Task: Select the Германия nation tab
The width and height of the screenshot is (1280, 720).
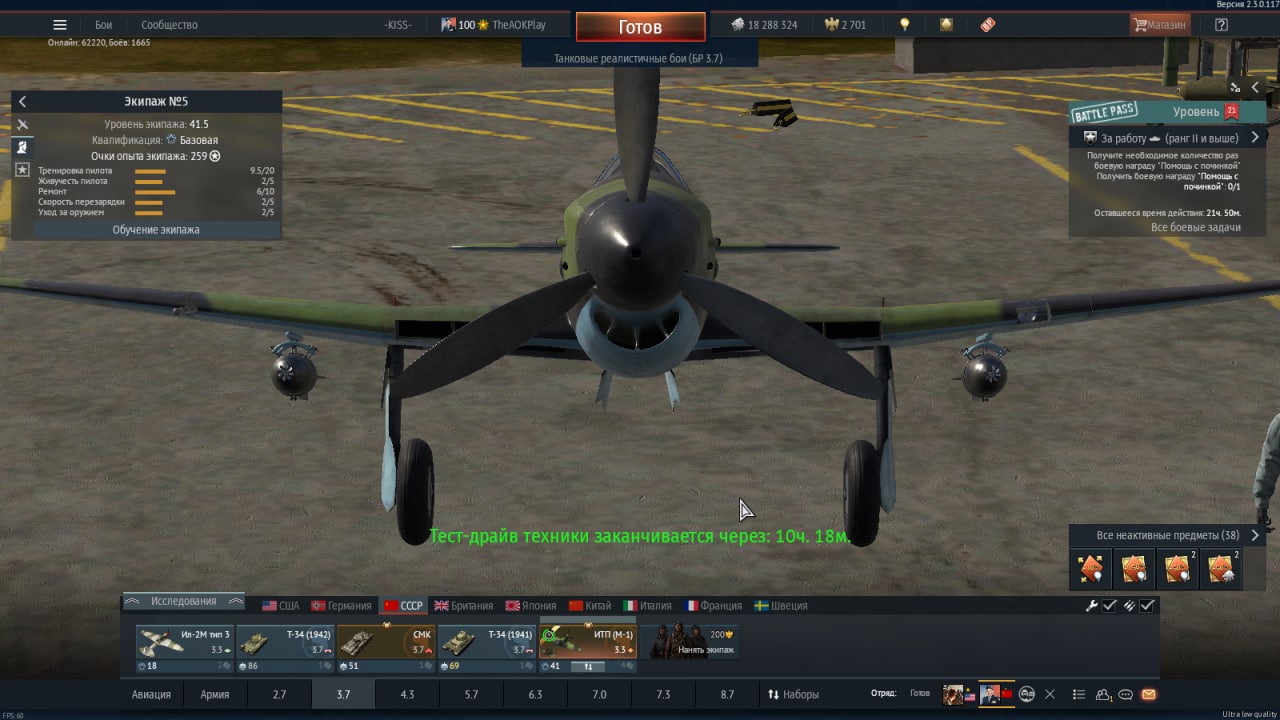Action: coord(341,606)
